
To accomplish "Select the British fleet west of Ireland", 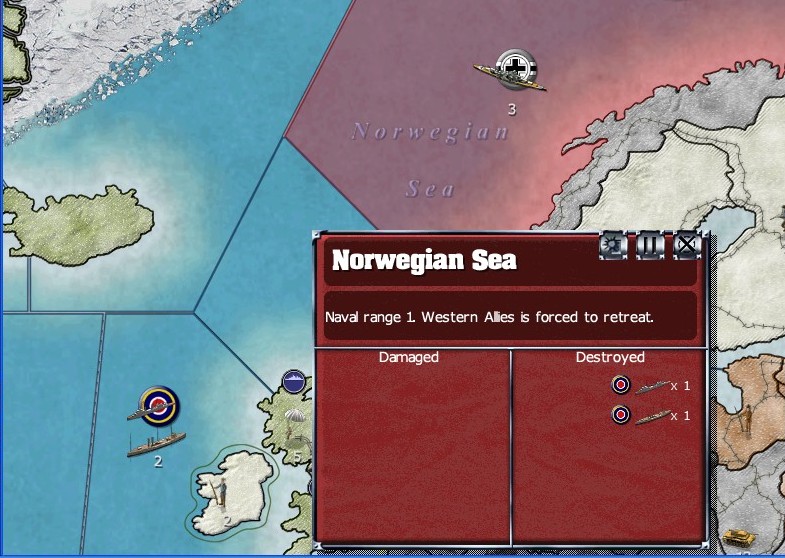I will (x=157, y=406).
